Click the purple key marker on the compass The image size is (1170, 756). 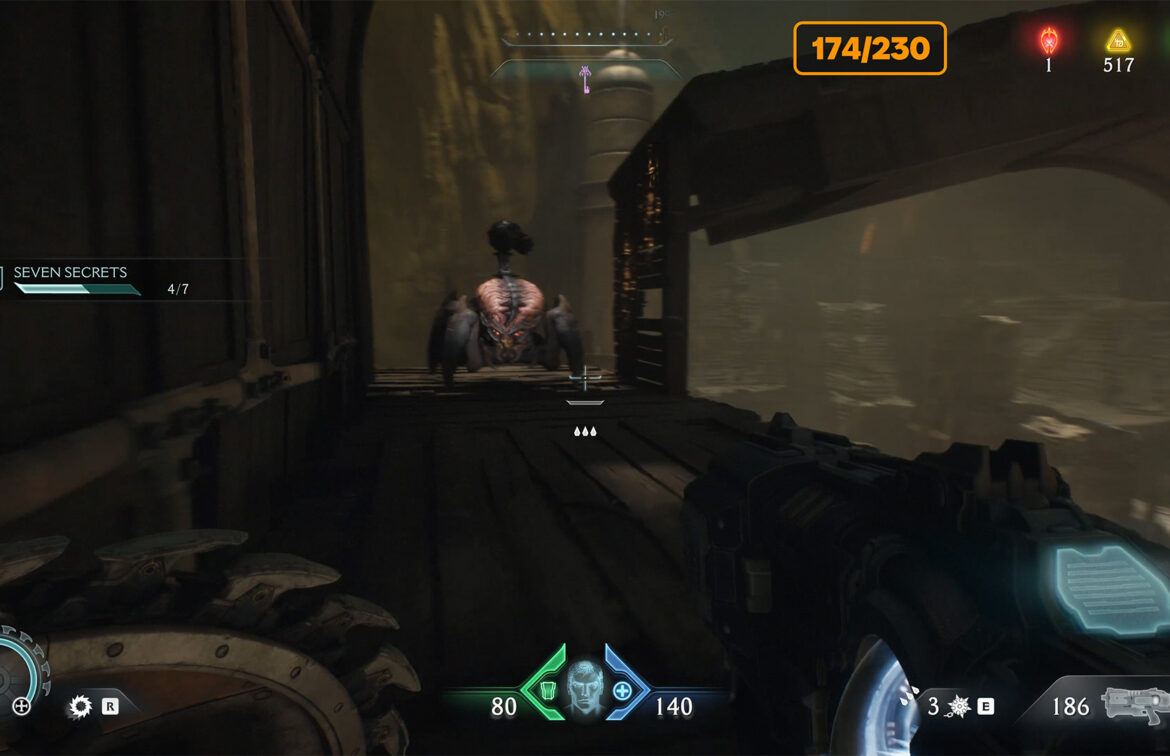584,77
